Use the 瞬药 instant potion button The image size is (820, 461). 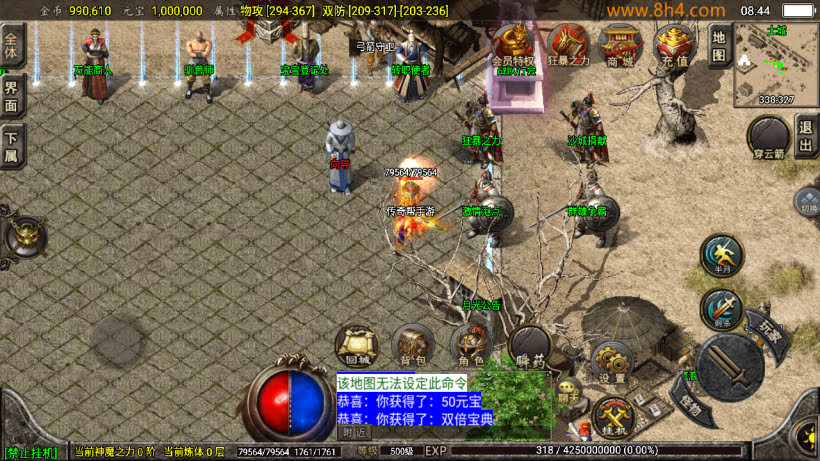530,347
